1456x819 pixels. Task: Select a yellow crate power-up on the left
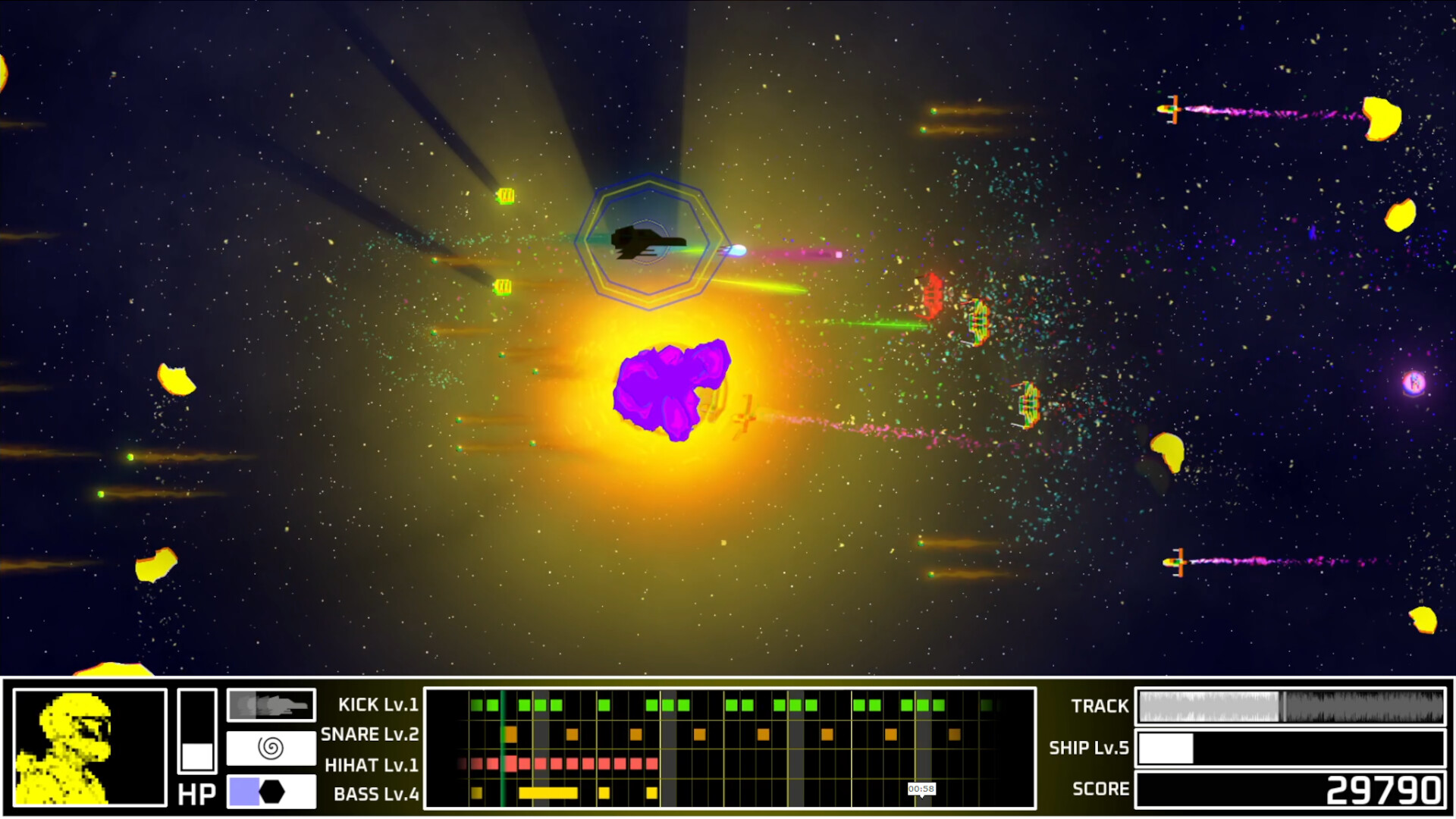click(x=504, y=197)
